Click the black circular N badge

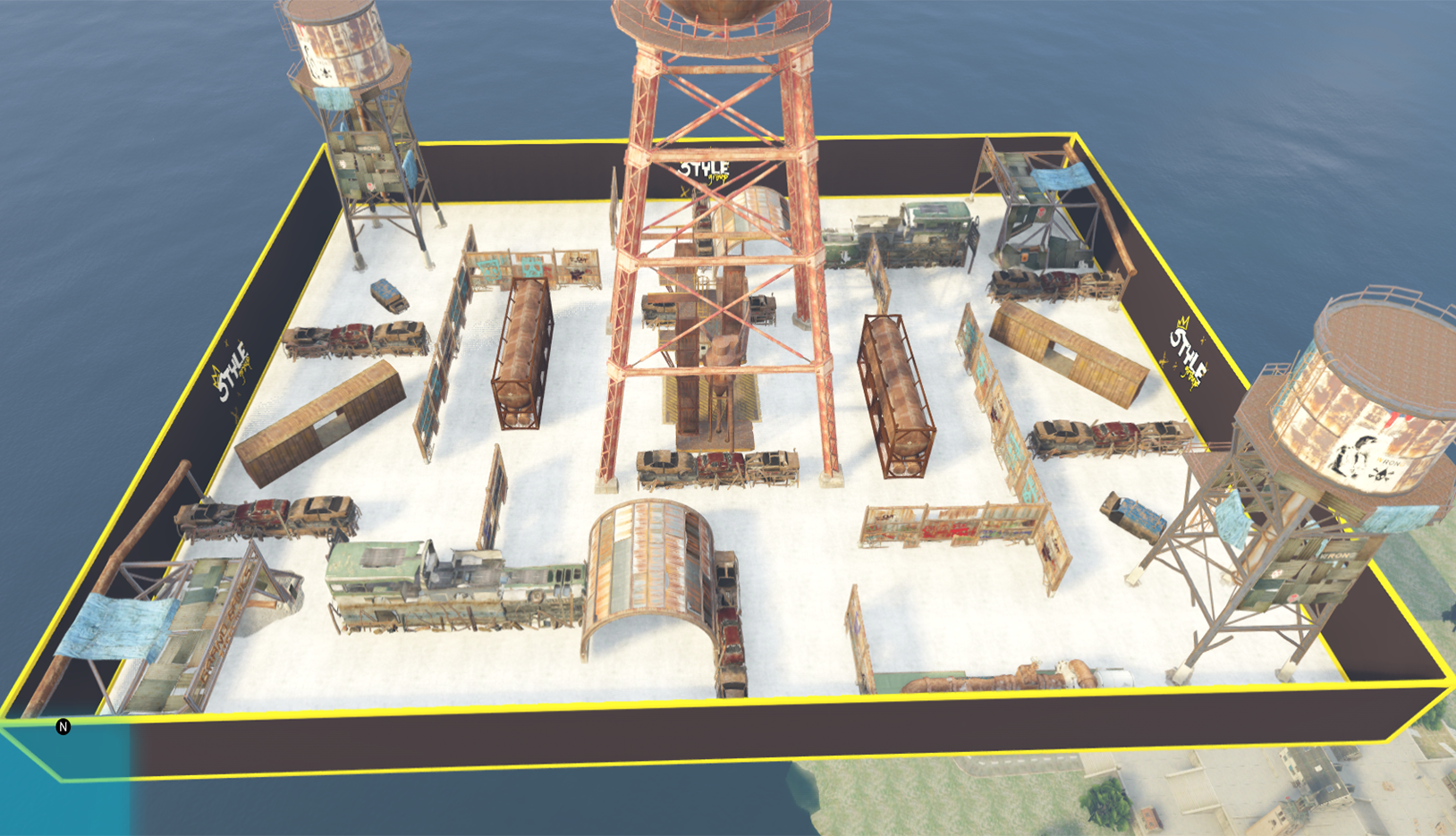63,727
